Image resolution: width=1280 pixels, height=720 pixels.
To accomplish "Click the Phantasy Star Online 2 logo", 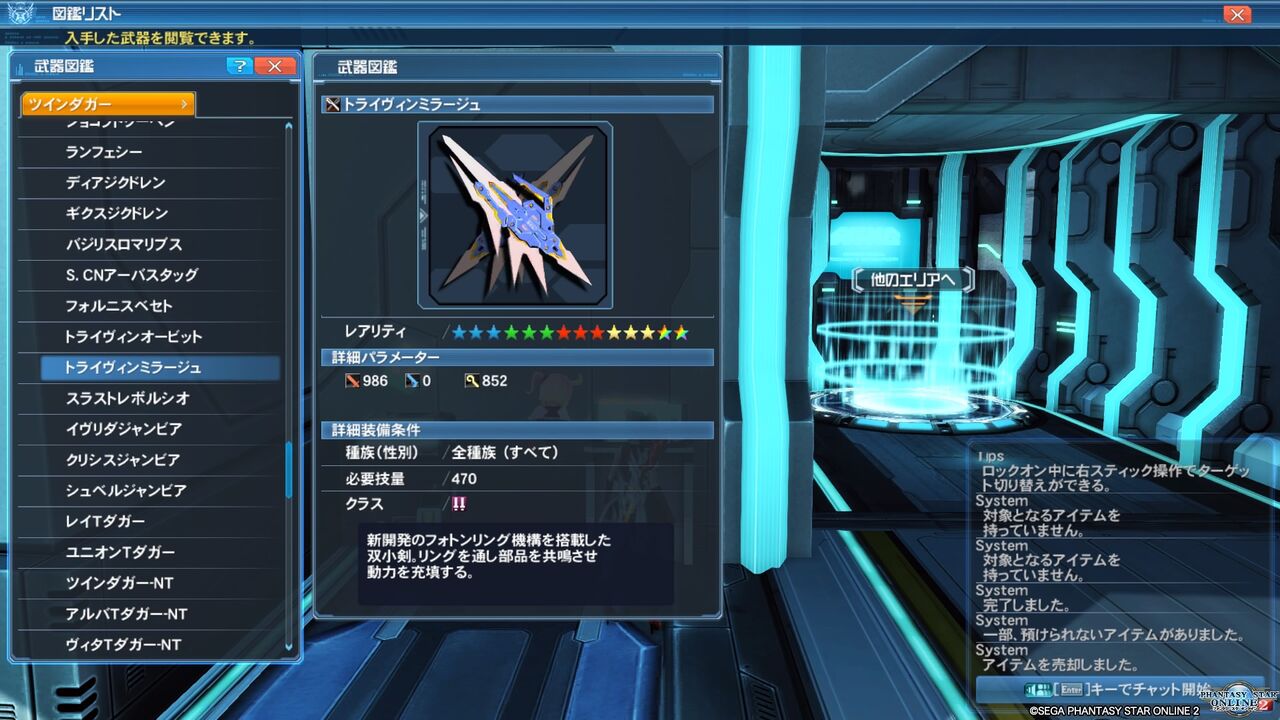I will tap(1237, 700).
